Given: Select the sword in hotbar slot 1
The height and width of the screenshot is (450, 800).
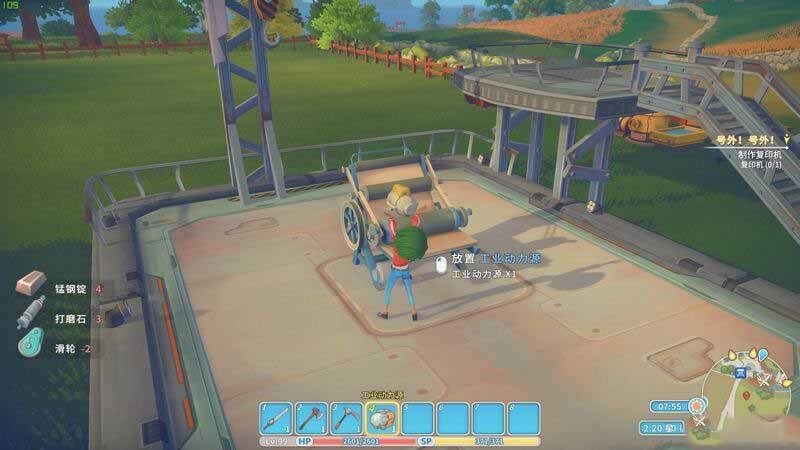Looking at the screenshot, I should click(x=276, y=418).
